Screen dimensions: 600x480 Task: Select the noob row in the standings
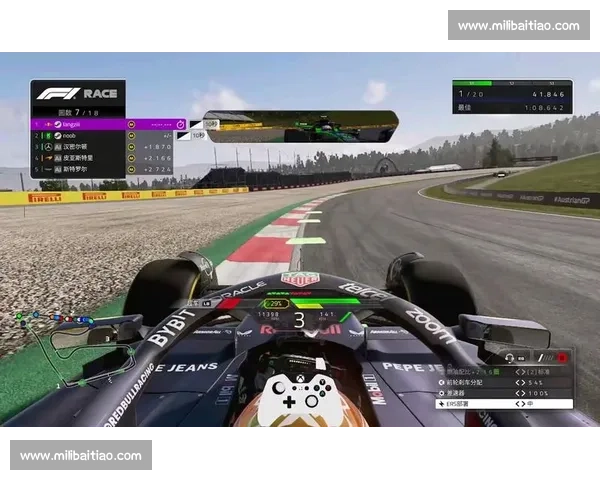pos(100,135)
